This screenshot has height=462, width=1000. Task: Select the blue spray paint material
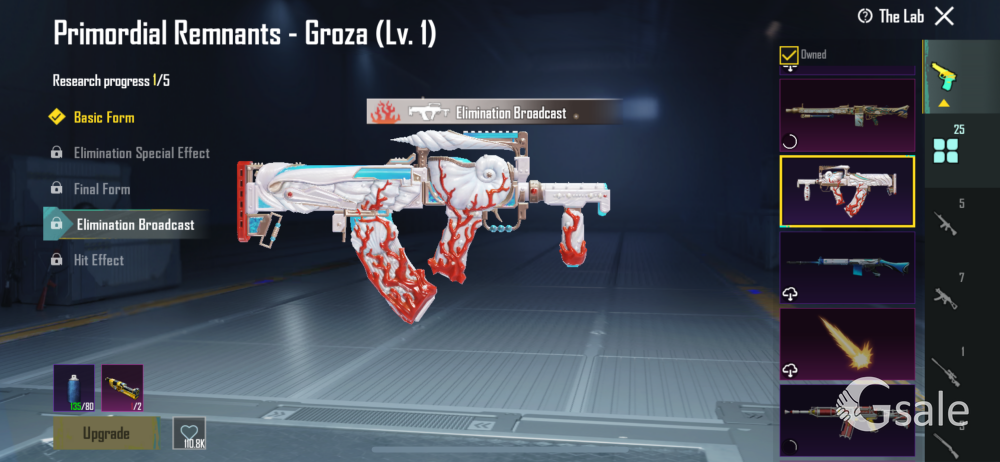[x=74, y=388]
